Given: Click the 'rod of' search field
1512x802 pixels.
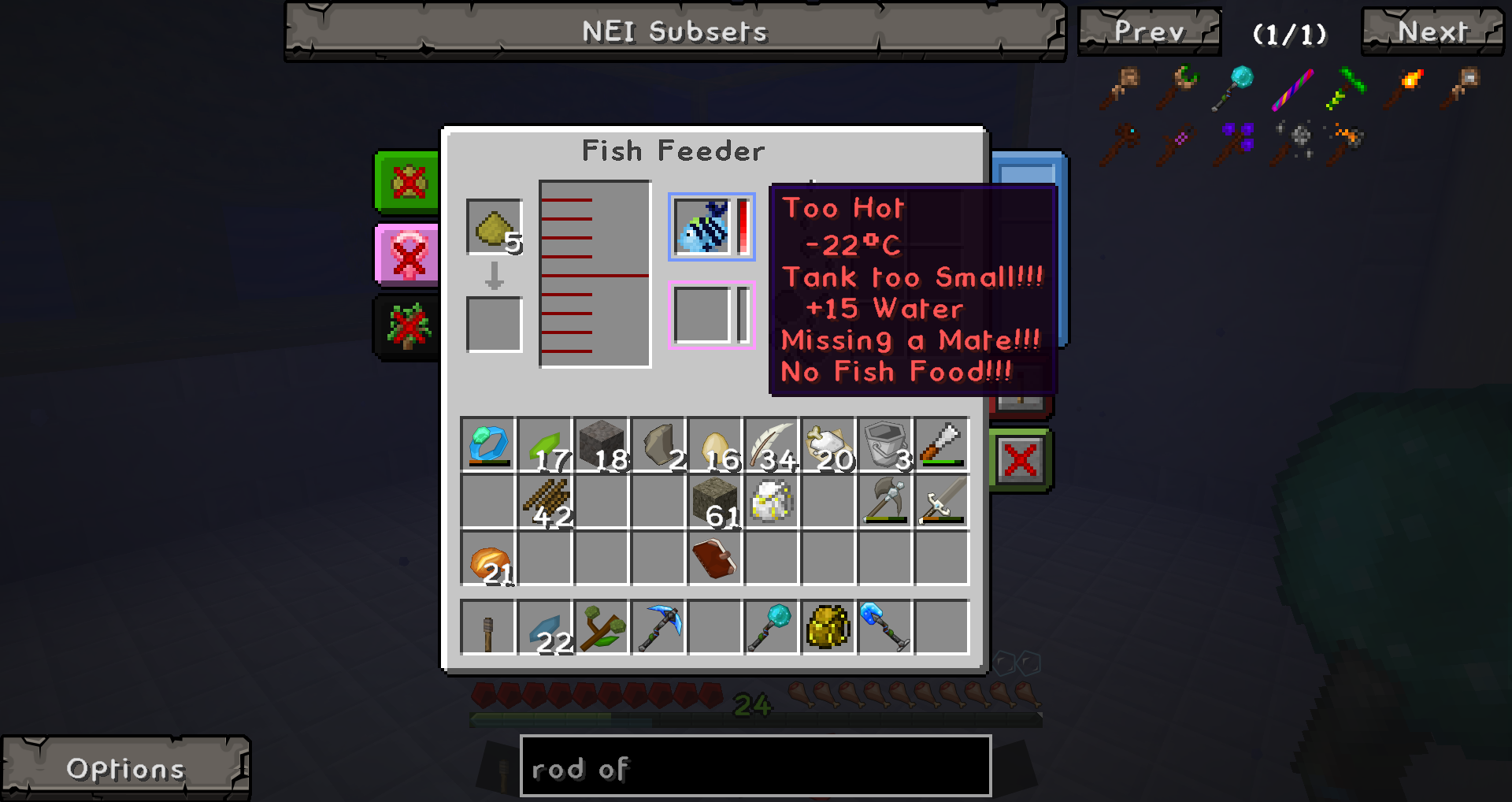Looking at the screenshot, I should [x=754, y=767].
